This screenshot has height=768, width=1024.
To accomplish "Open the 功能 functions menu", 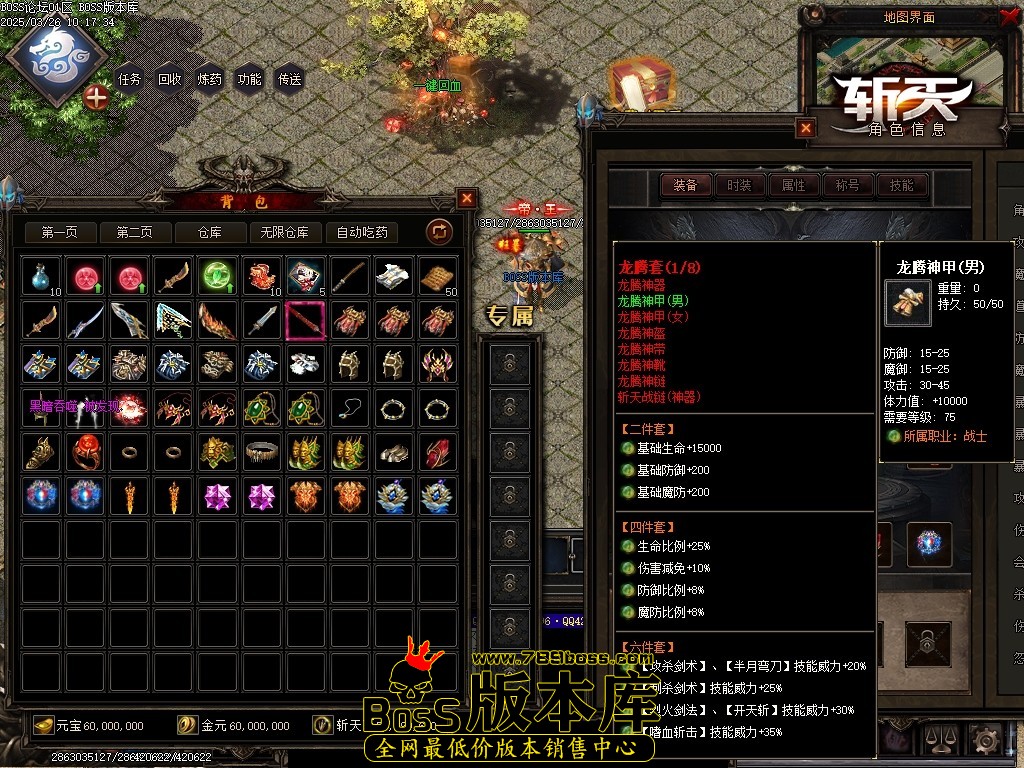I will [249, 79].
